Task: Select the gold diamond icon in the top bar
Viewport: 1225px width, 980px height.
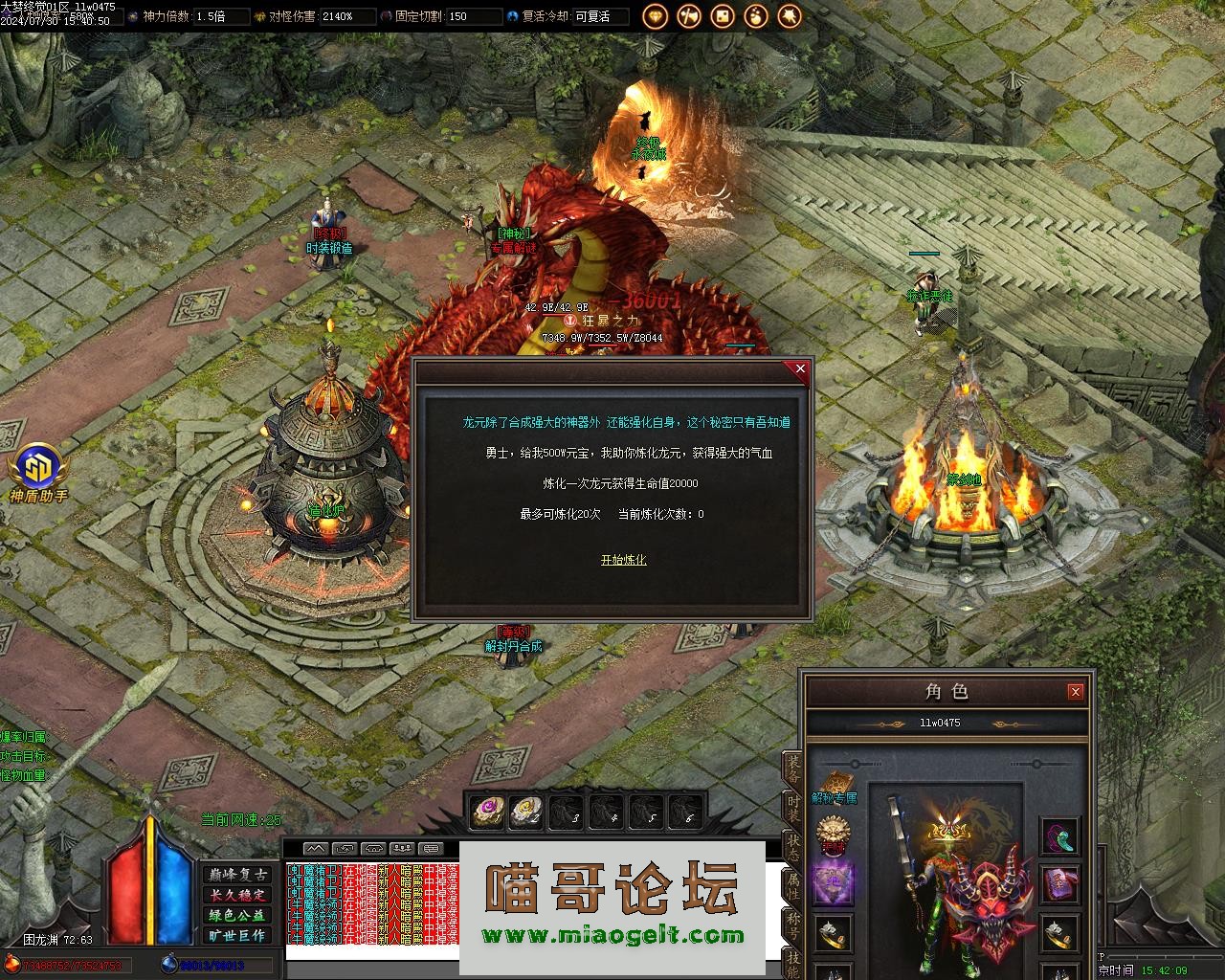Action: click(x=656, y=16)
